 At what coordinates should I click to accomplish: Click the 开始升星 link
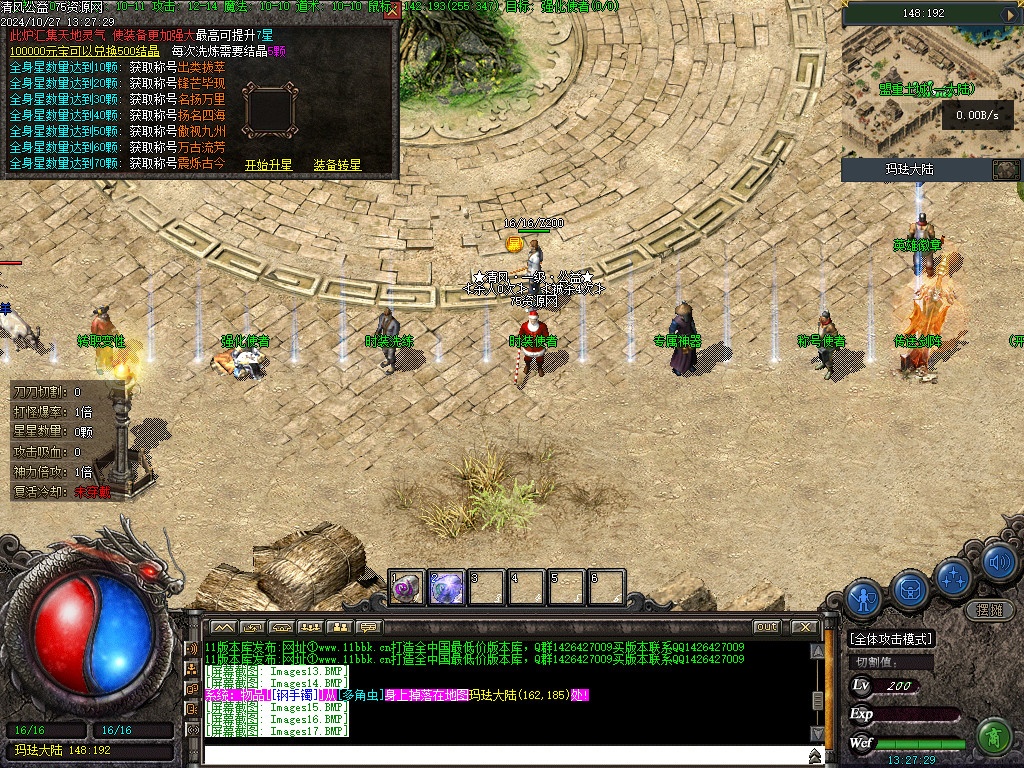tap(268, 165)
